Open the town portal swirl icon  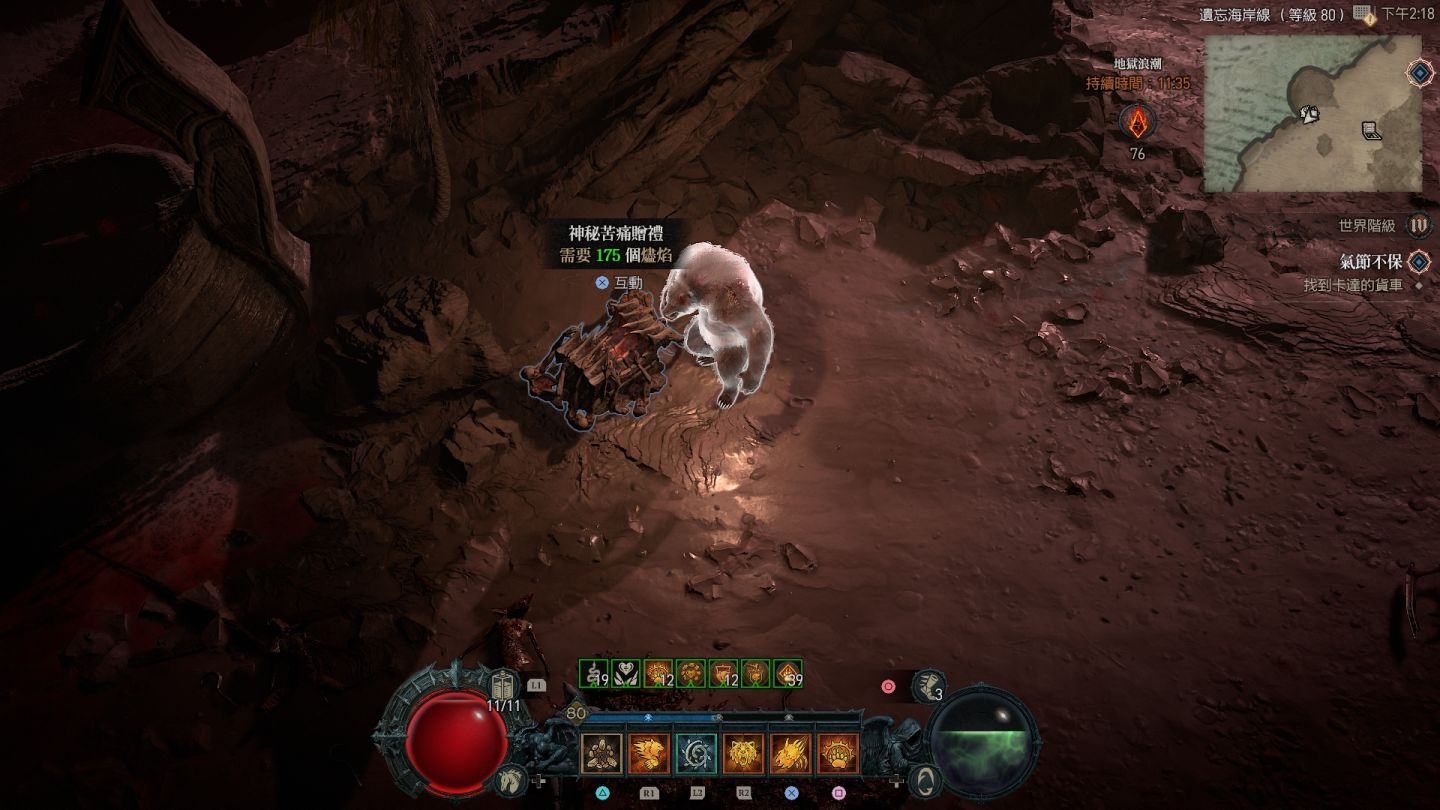[x=928, y=780]
